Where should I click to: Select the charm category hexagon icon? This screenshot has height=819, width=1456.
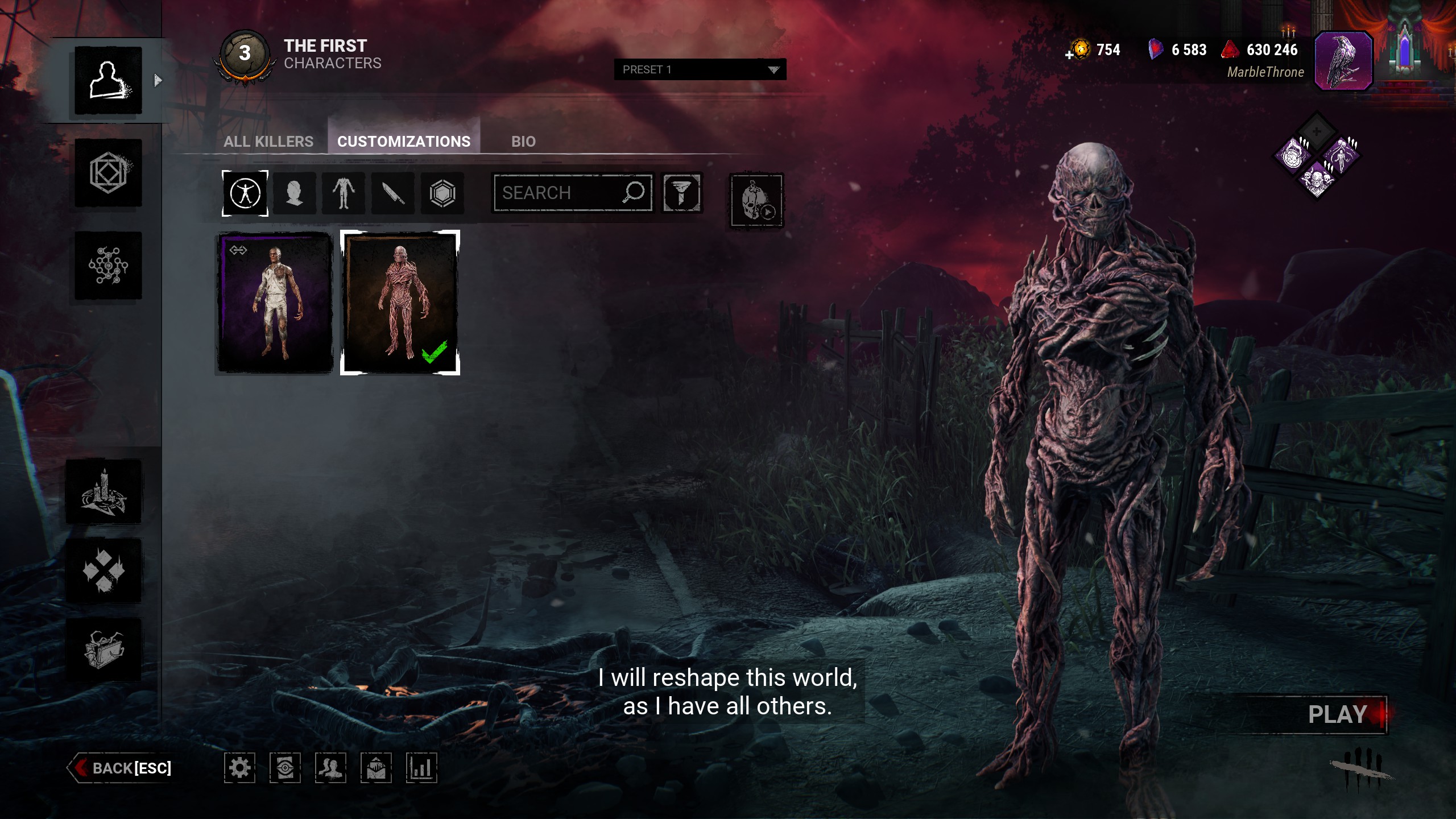pos(442,193)
